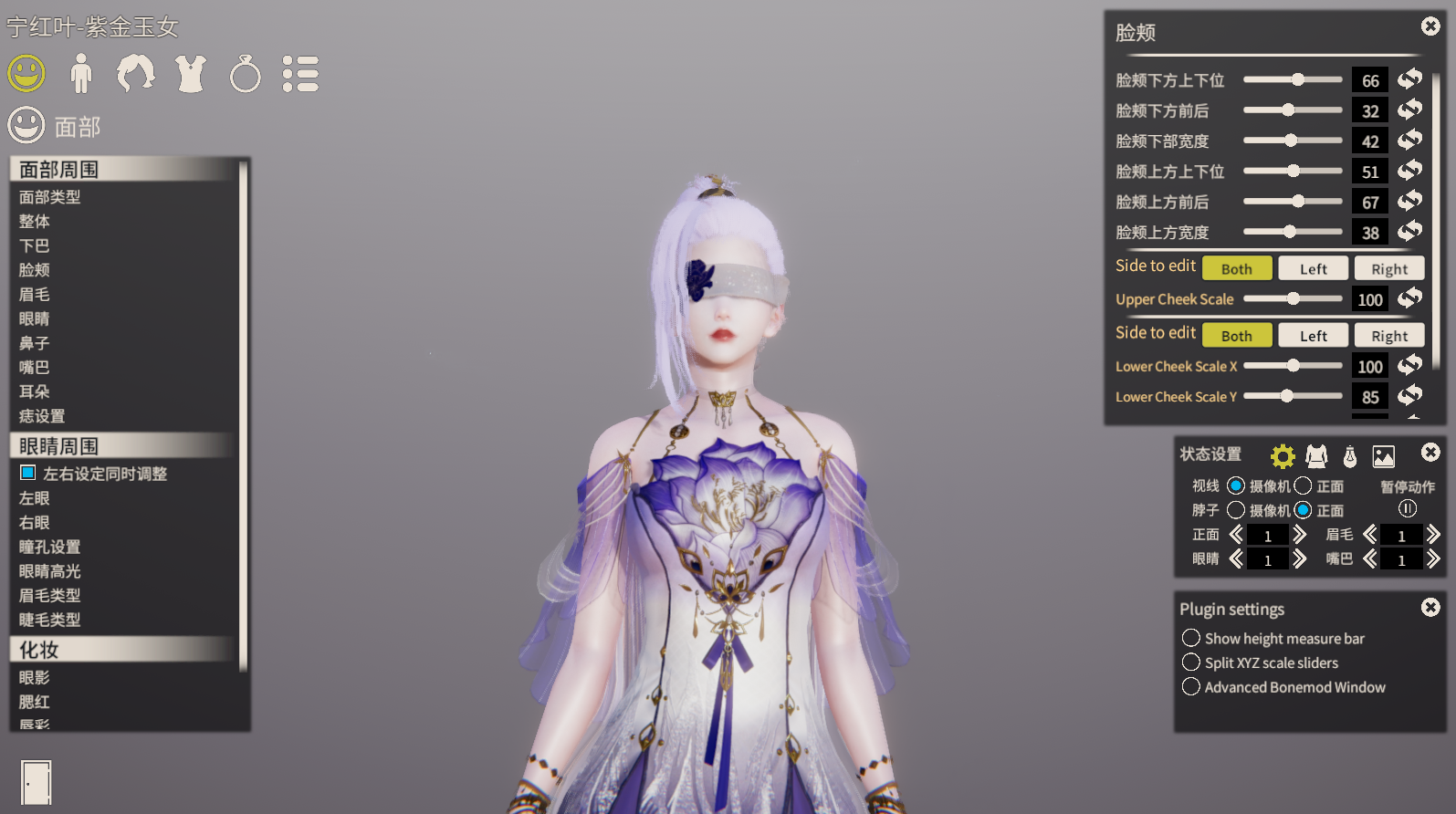Toggle Advanced Bonemod Window option
Viewport: 1456px width, 814px height.
(1191, 686)
